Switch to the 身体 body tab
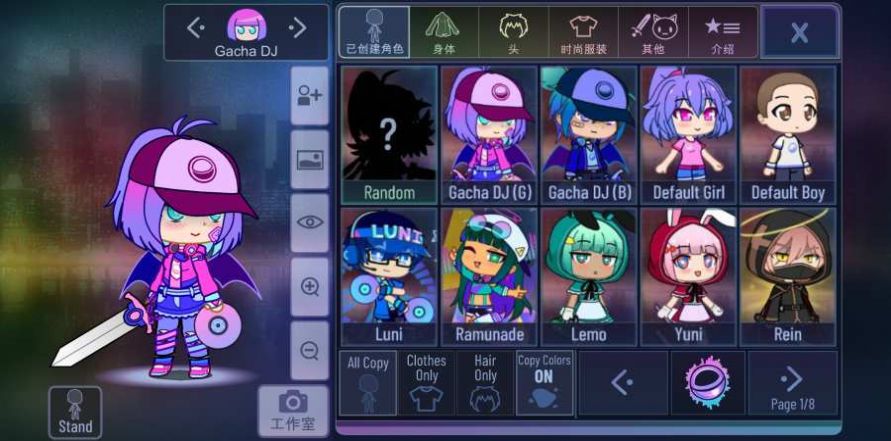Screen dimensions: 891x441 pyautogui.click(x=443, y=32)
